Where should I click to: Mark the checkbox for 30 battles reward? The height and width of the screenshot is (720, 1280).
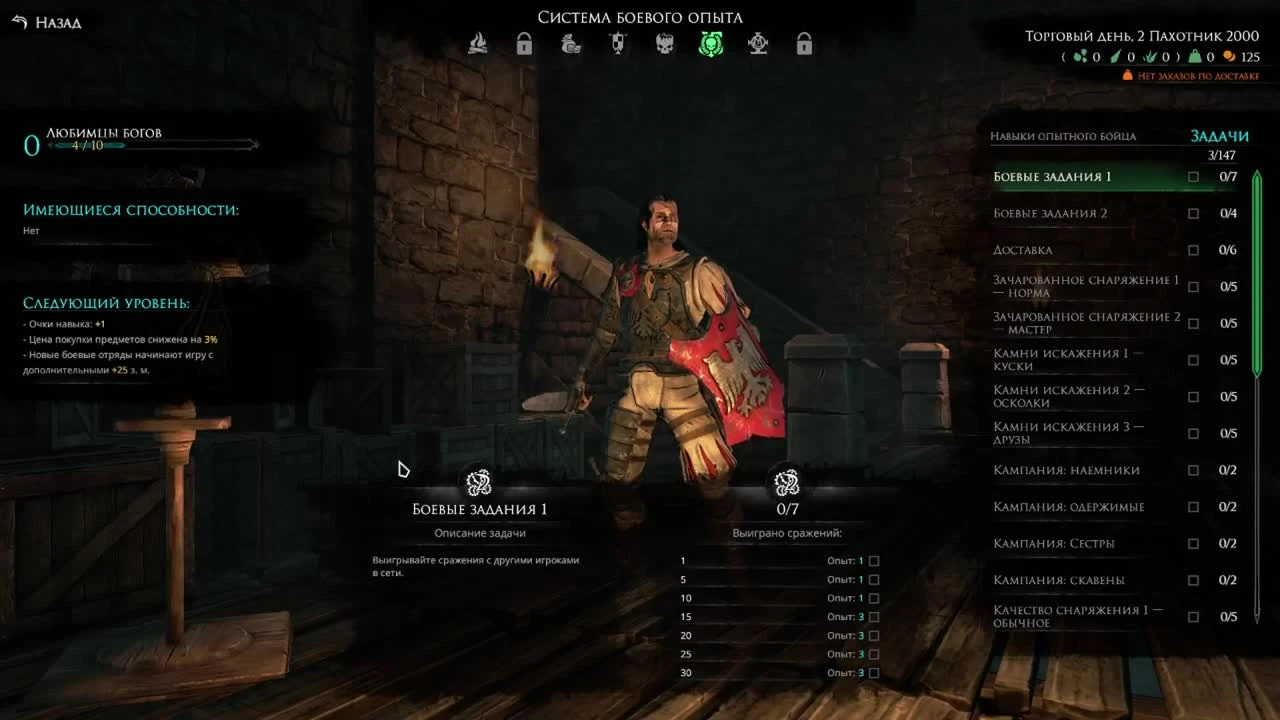coord(872,672)
